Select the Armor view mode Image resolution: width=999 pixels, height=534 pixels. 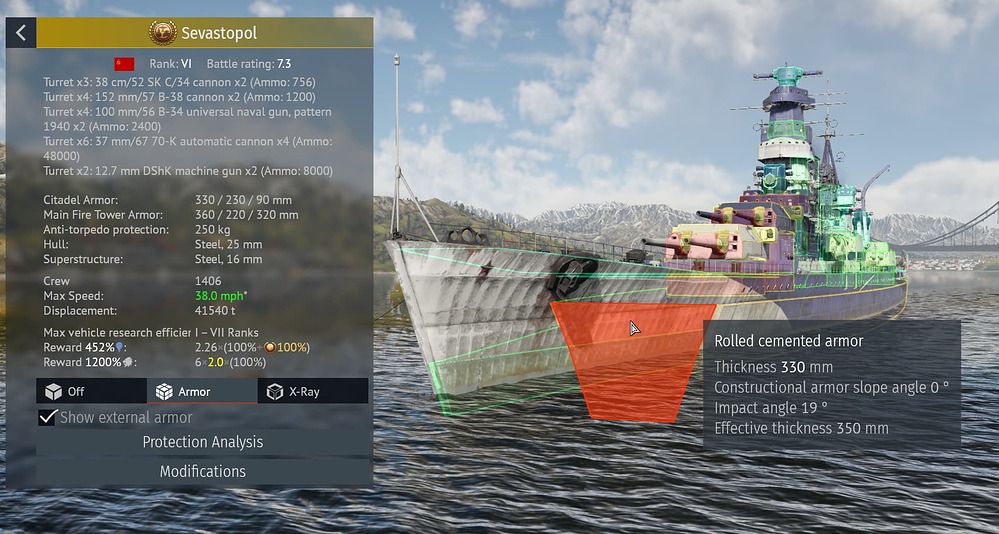point(202,391)
